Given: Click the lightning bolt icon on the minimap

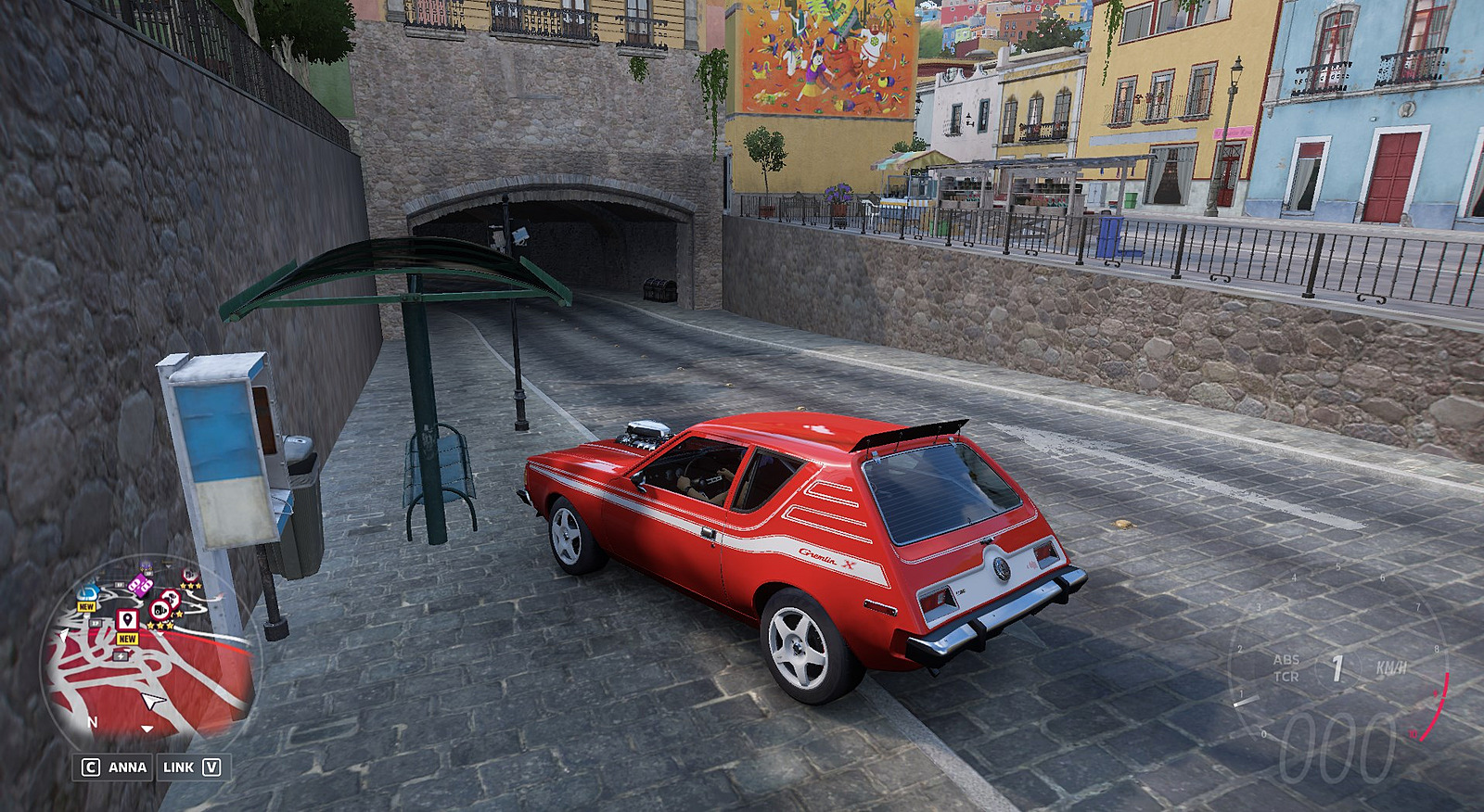Looking at the screenshot, I should (x=121, y=656).
